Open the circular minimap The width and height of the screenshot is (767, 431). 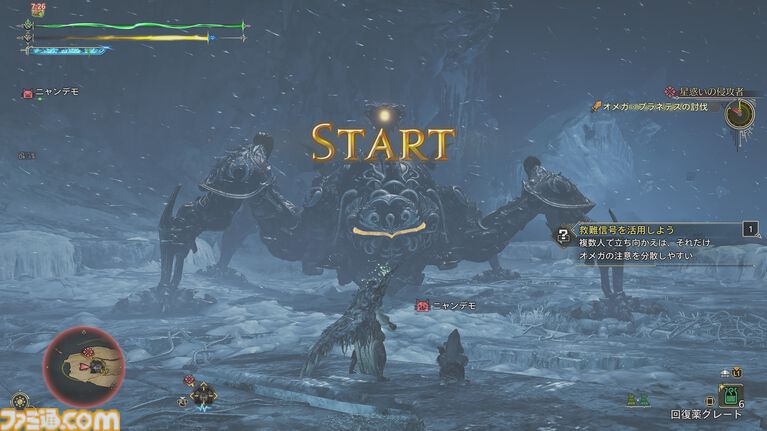click(84, 367)
